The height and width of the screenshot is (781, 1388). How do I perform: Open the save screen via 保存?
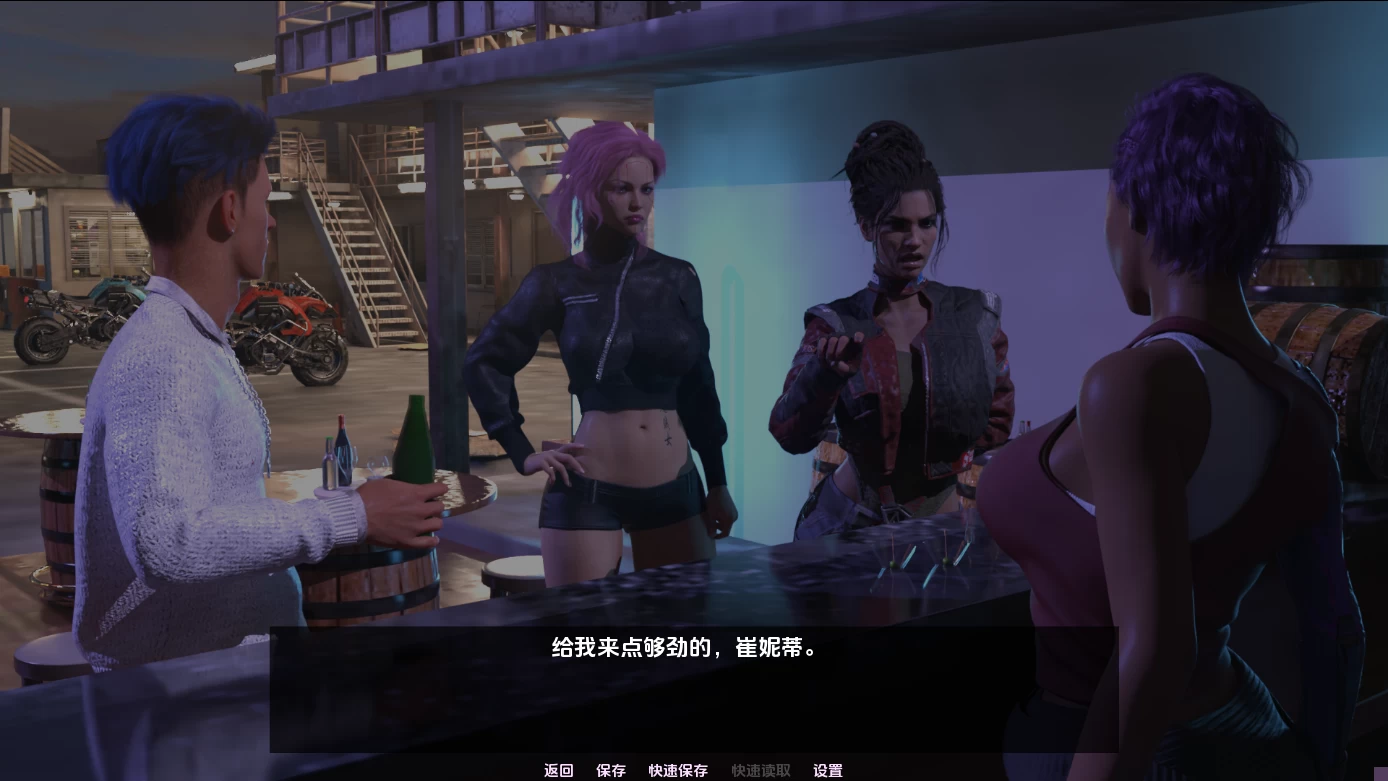pos(611,770)
